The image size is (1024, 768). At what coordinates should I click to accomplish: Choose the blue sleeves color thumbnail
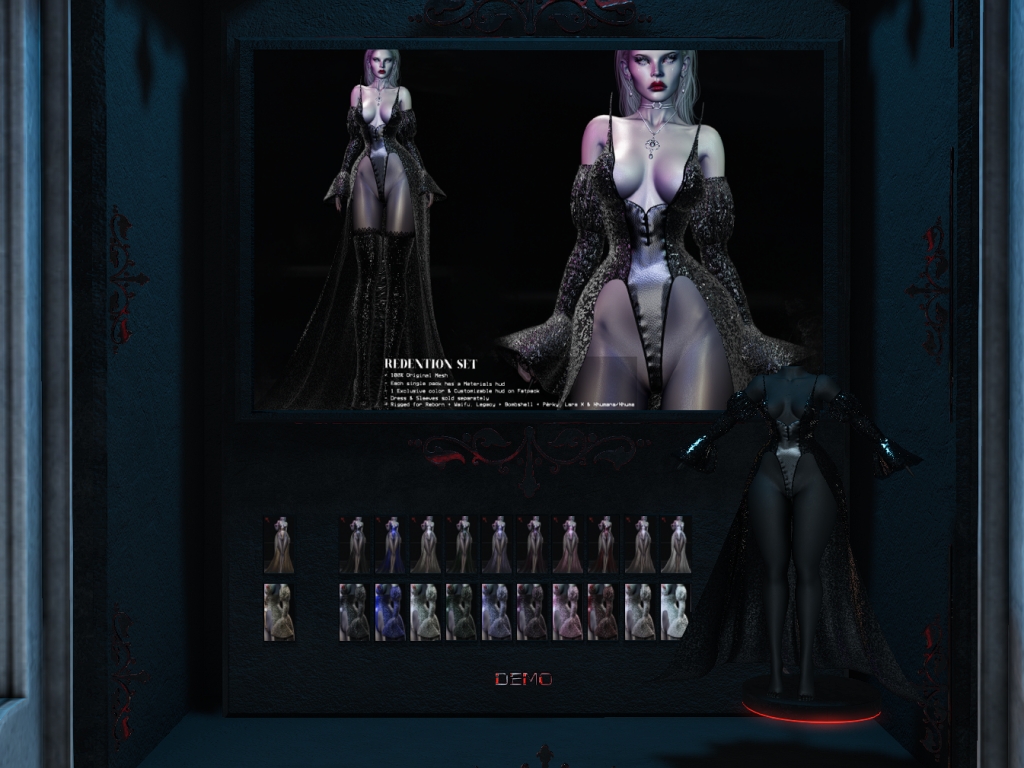click(x=390, y=612)
